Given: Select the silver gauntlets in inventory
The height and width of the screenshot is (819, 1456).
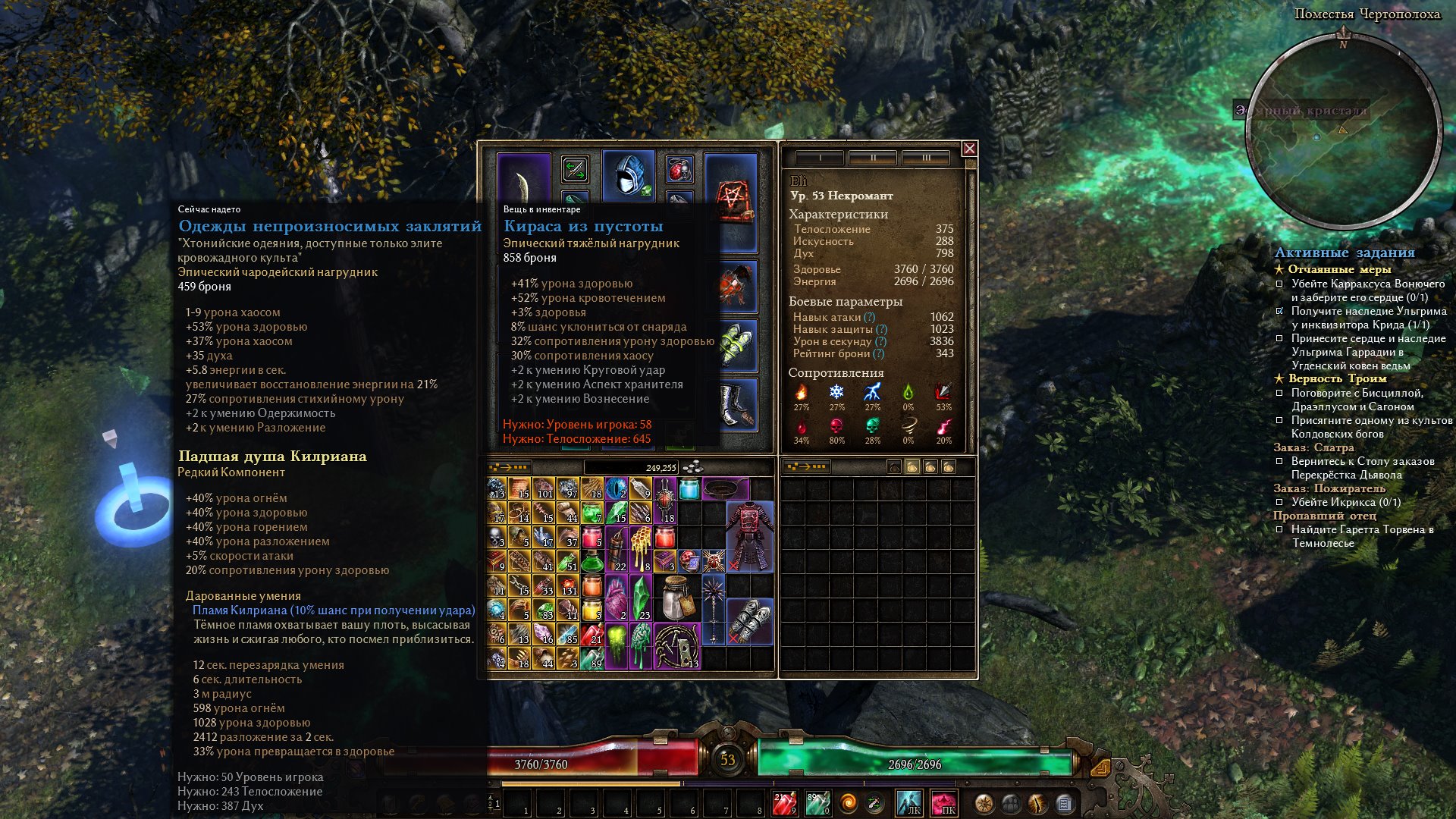Looking at the screenshot, I should [x=750, y=621].
